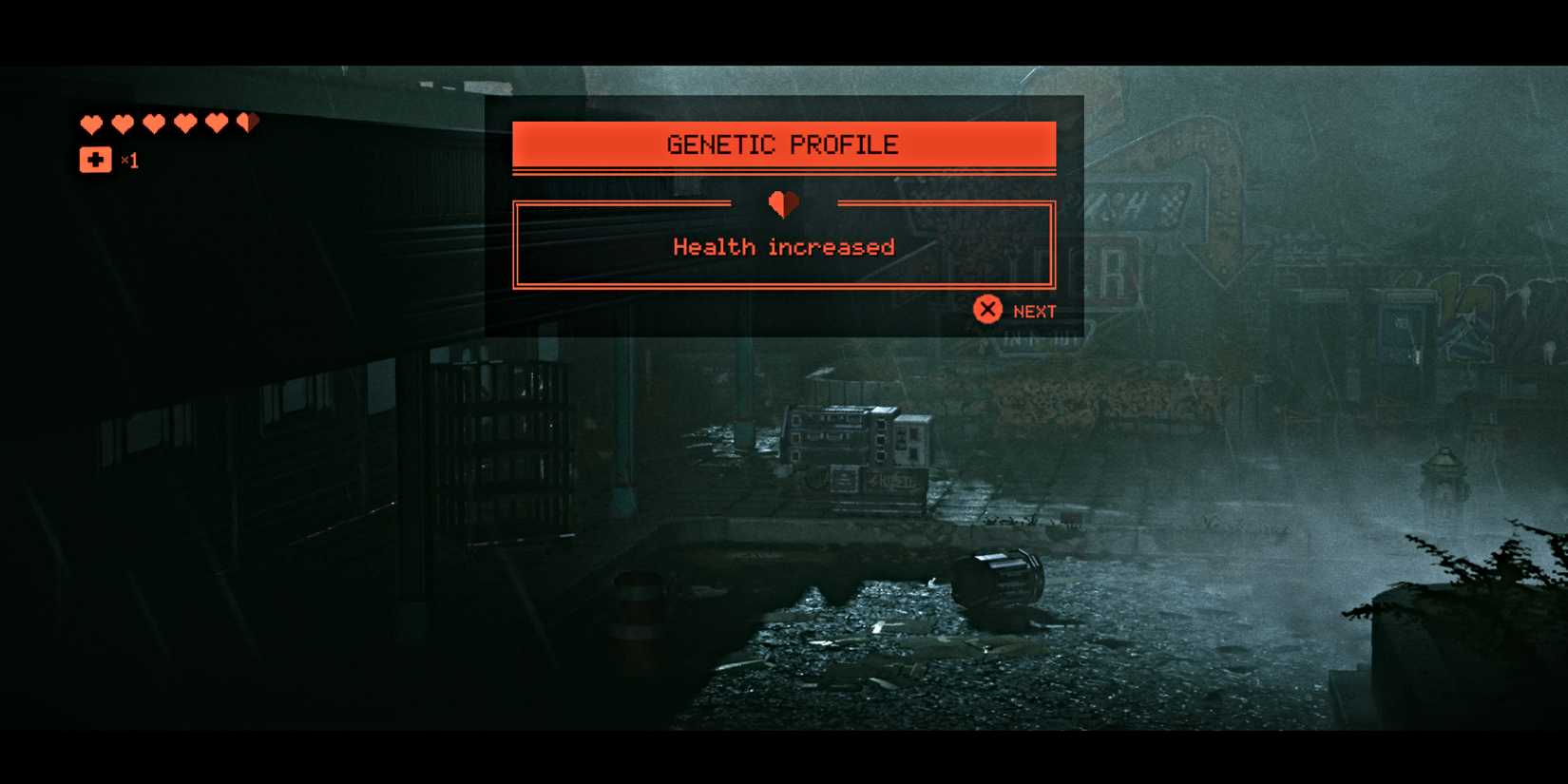The height and width of the screenshot is (784, 1568).
Task: Click the double divider under GENETIC PROFILE
Action: coord(783,173)
